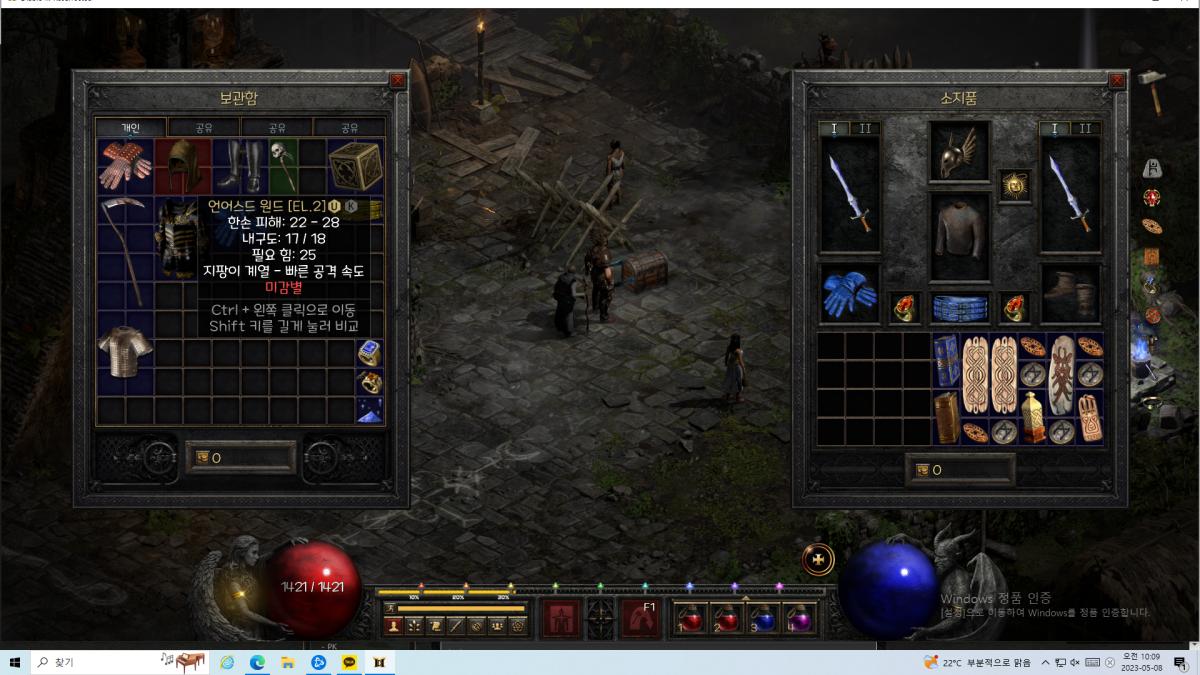Select the chain mail shirt in stash
The width and height of the screenshot is (1200, 675).
pyautogui.click(x=125, y=352)
